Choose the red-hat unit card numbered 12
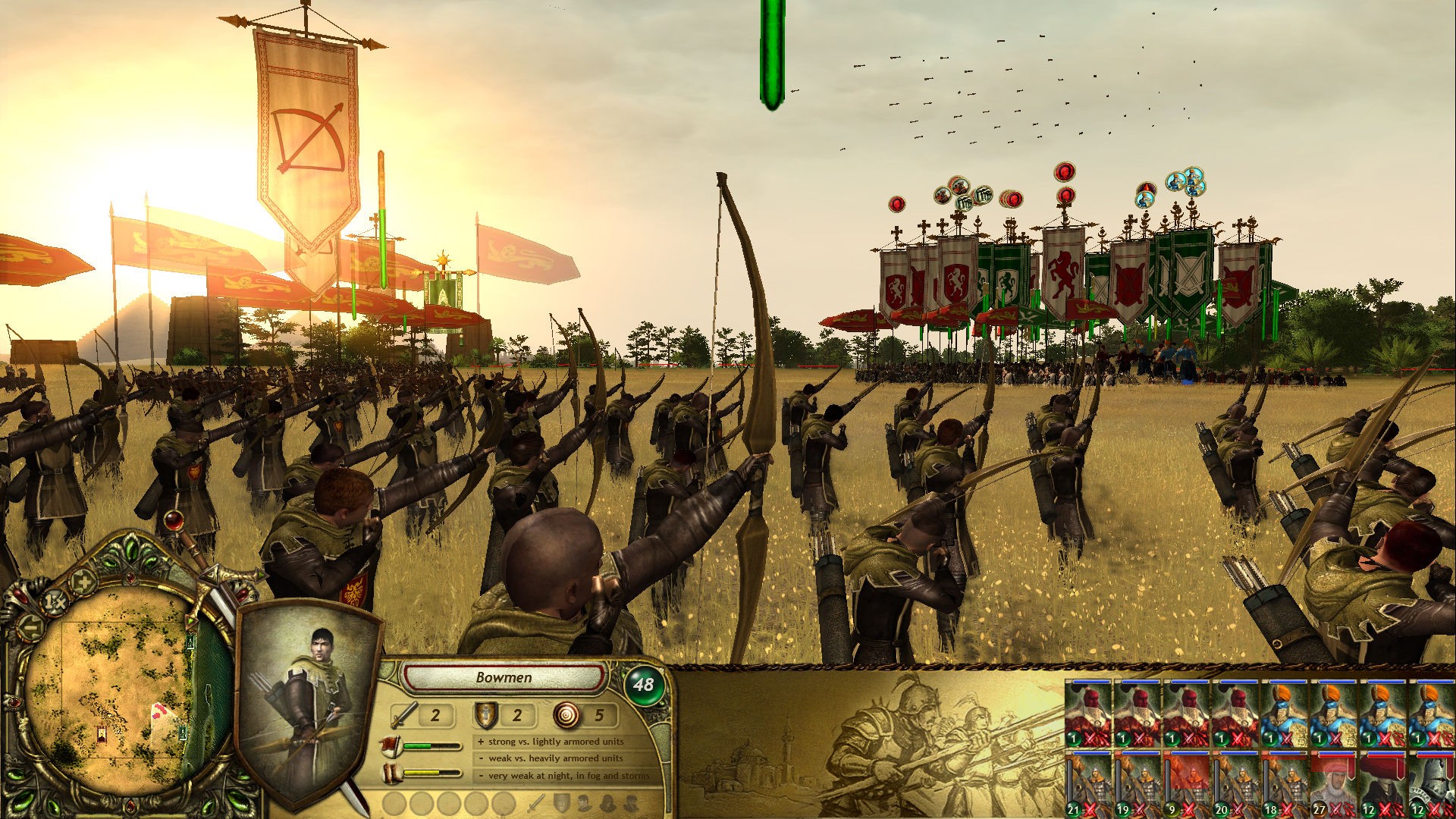The width and height of the screenshot is (1456, 819). coord(1382,785)
